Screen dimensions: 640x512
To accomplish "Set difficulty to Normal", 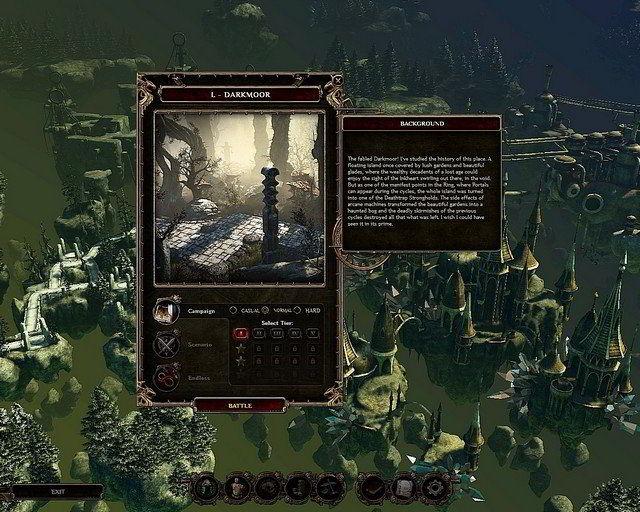I will pos(265,310).
